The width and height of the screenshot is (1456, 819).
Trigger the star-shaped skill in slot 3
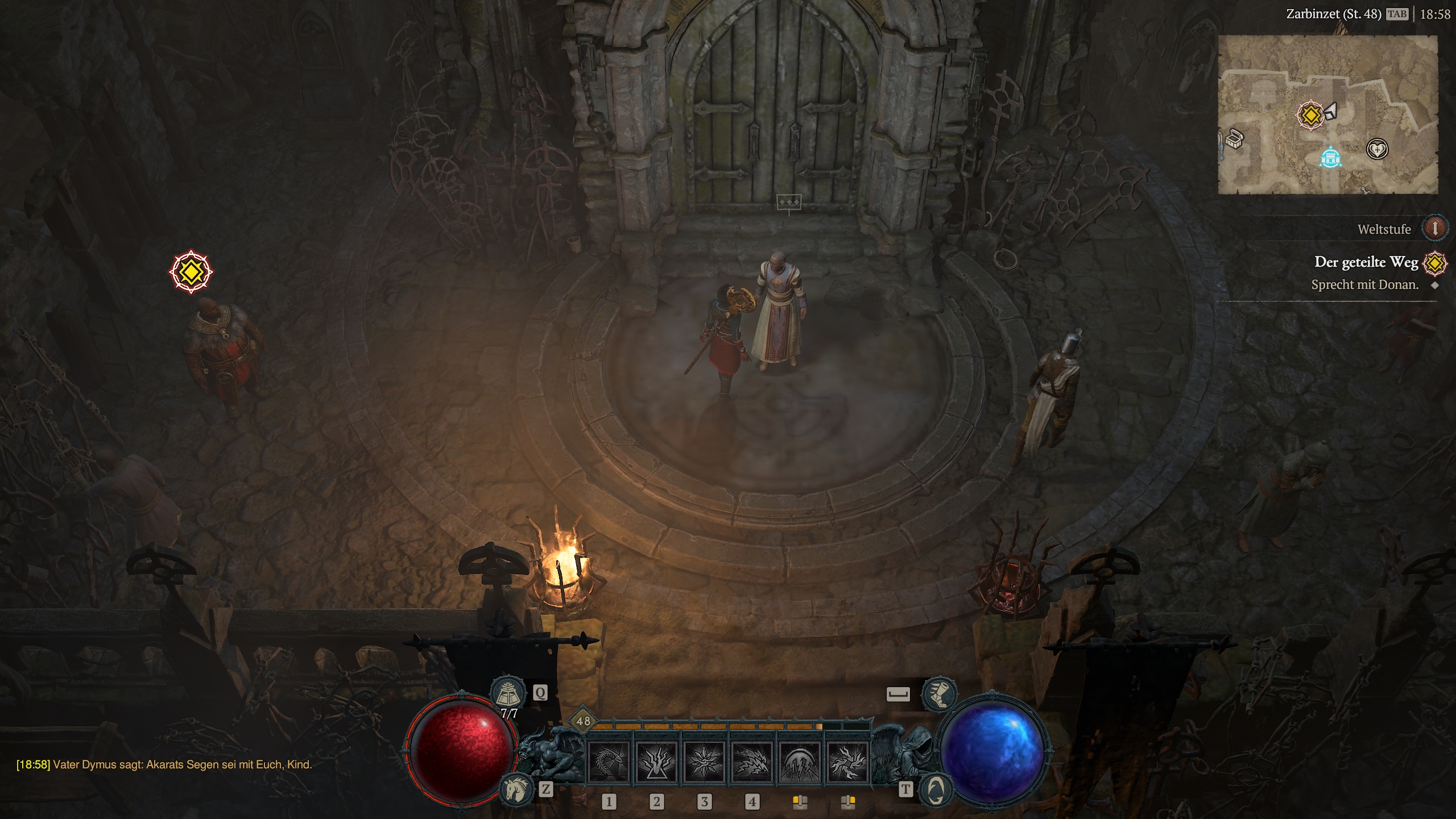click(x=704, y=762)
